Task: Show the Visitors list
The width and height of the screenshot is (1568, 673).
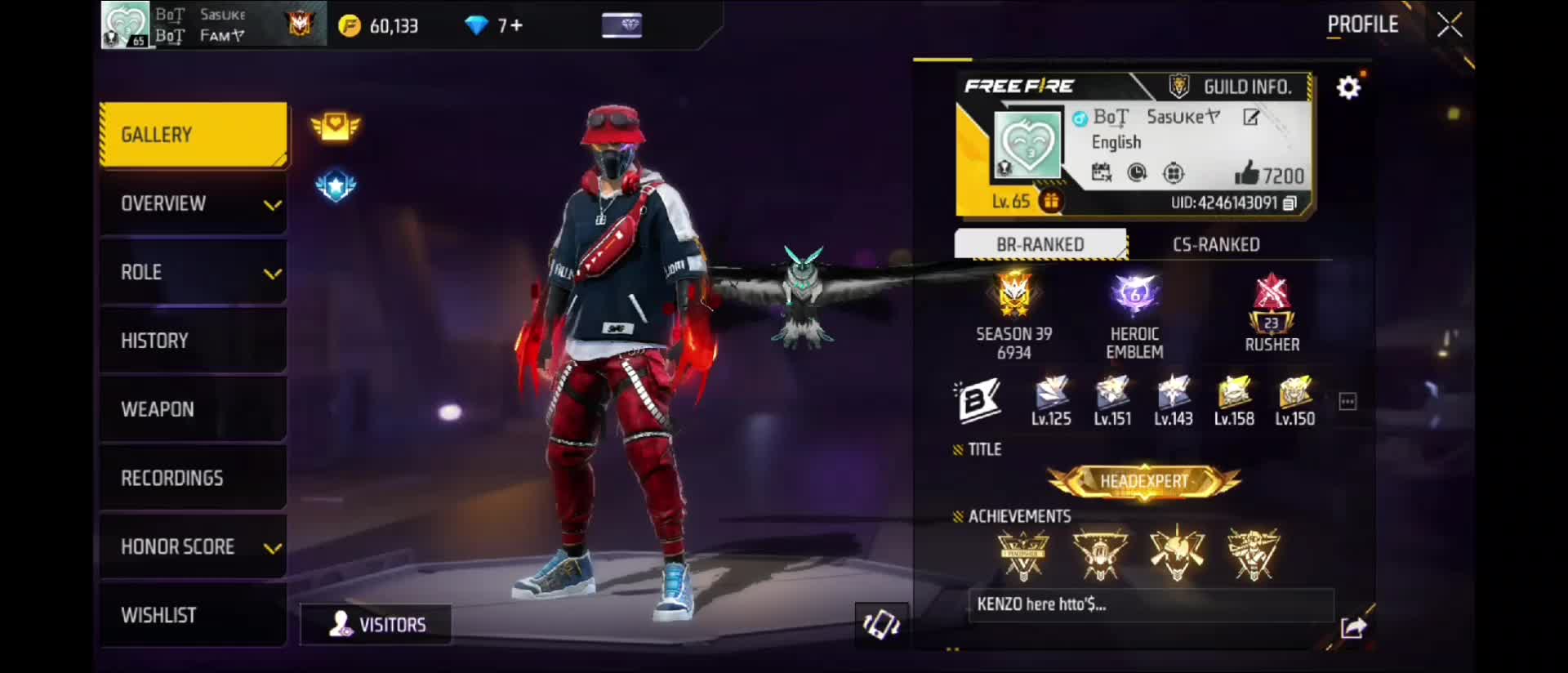Action: [x=376, y=625]
